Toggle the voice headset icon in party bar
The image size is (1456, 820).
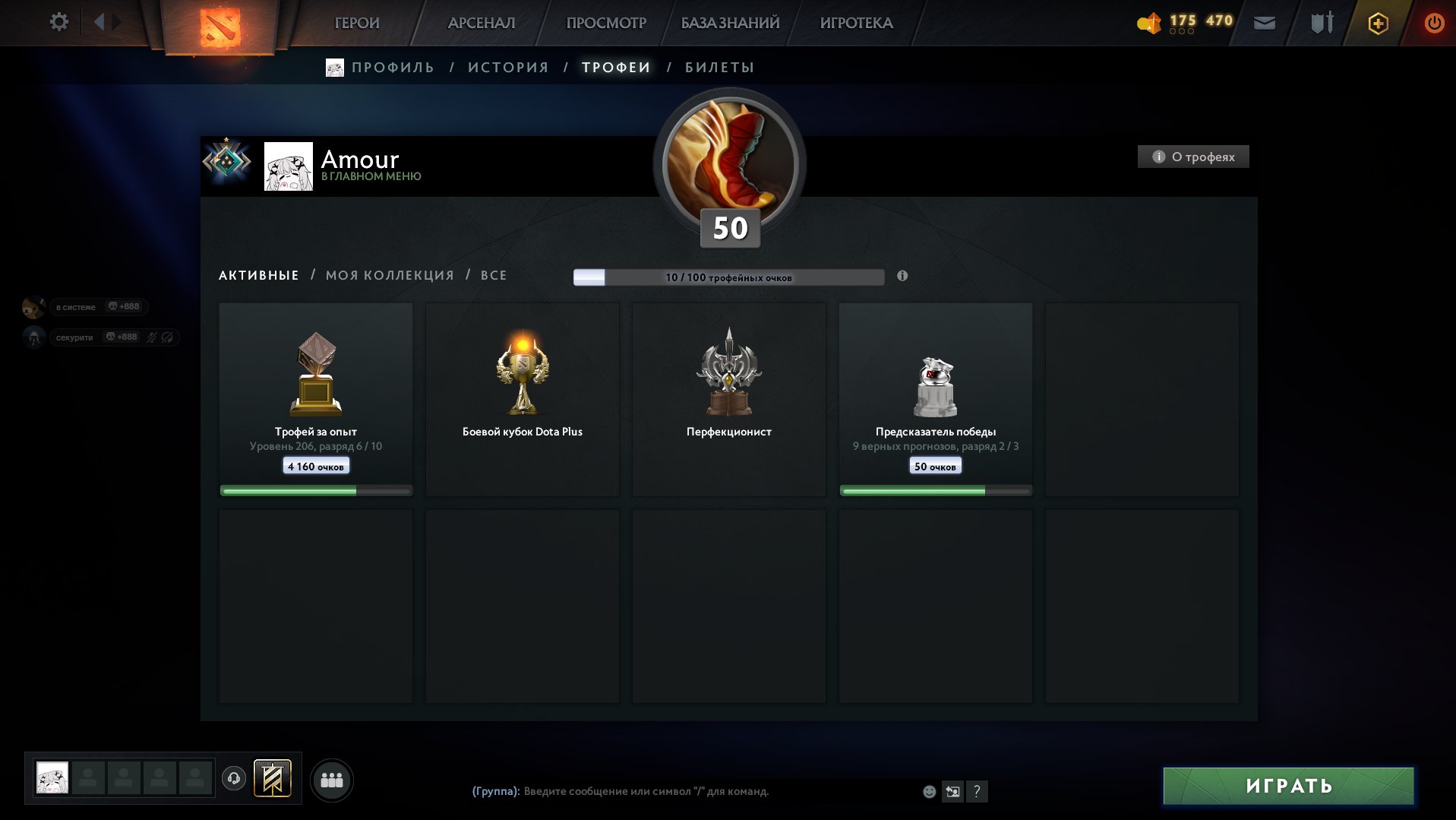pyautogui.click(x=234, y=778)
